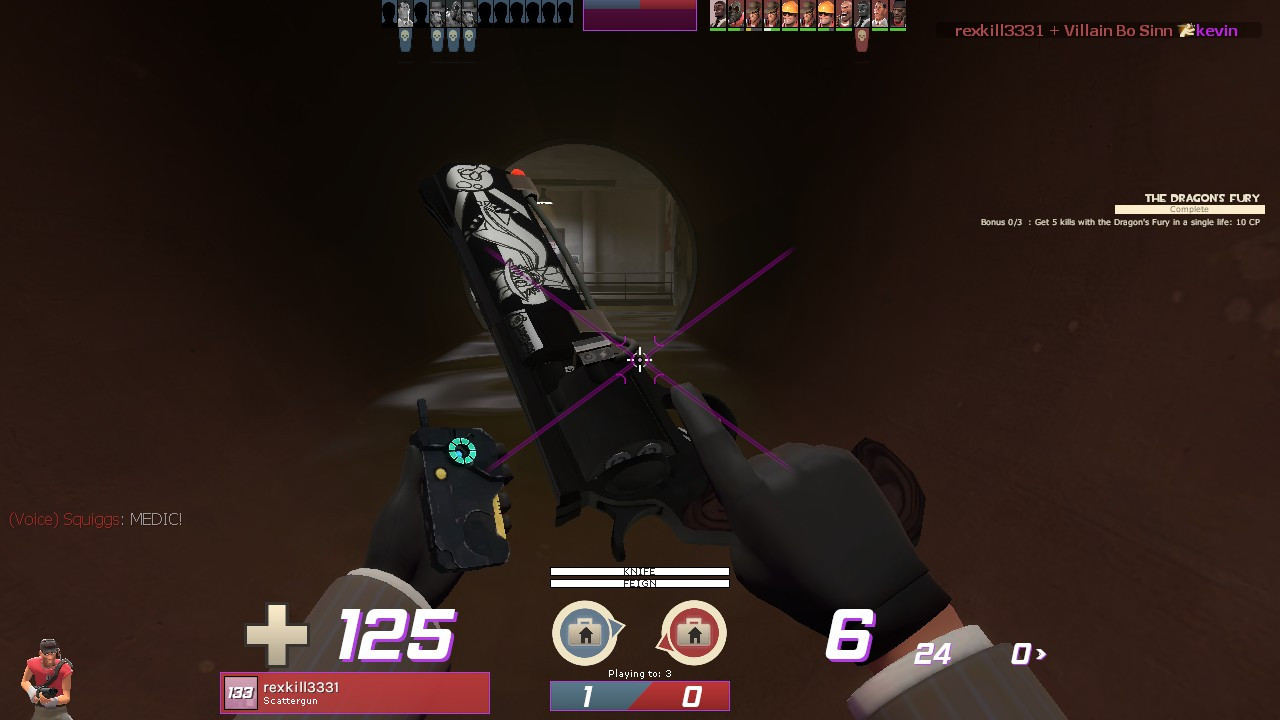Screen dimensions: 1280x720
Task: Click the rexkill3331 avatar on the player panel
Action: [x=240, y=692]
